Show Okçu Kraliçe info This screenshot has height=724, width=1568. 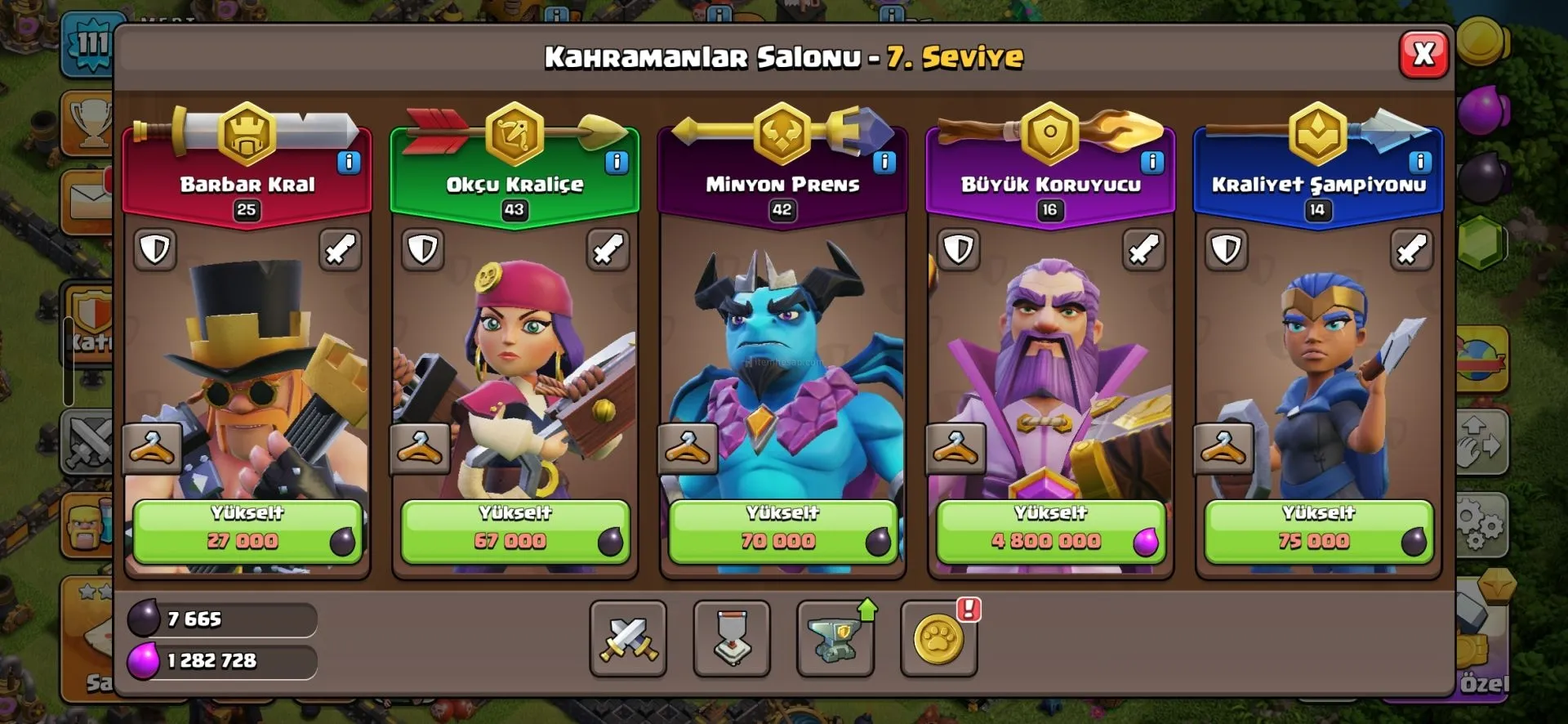pyautogui.click(x=617, y=162)
